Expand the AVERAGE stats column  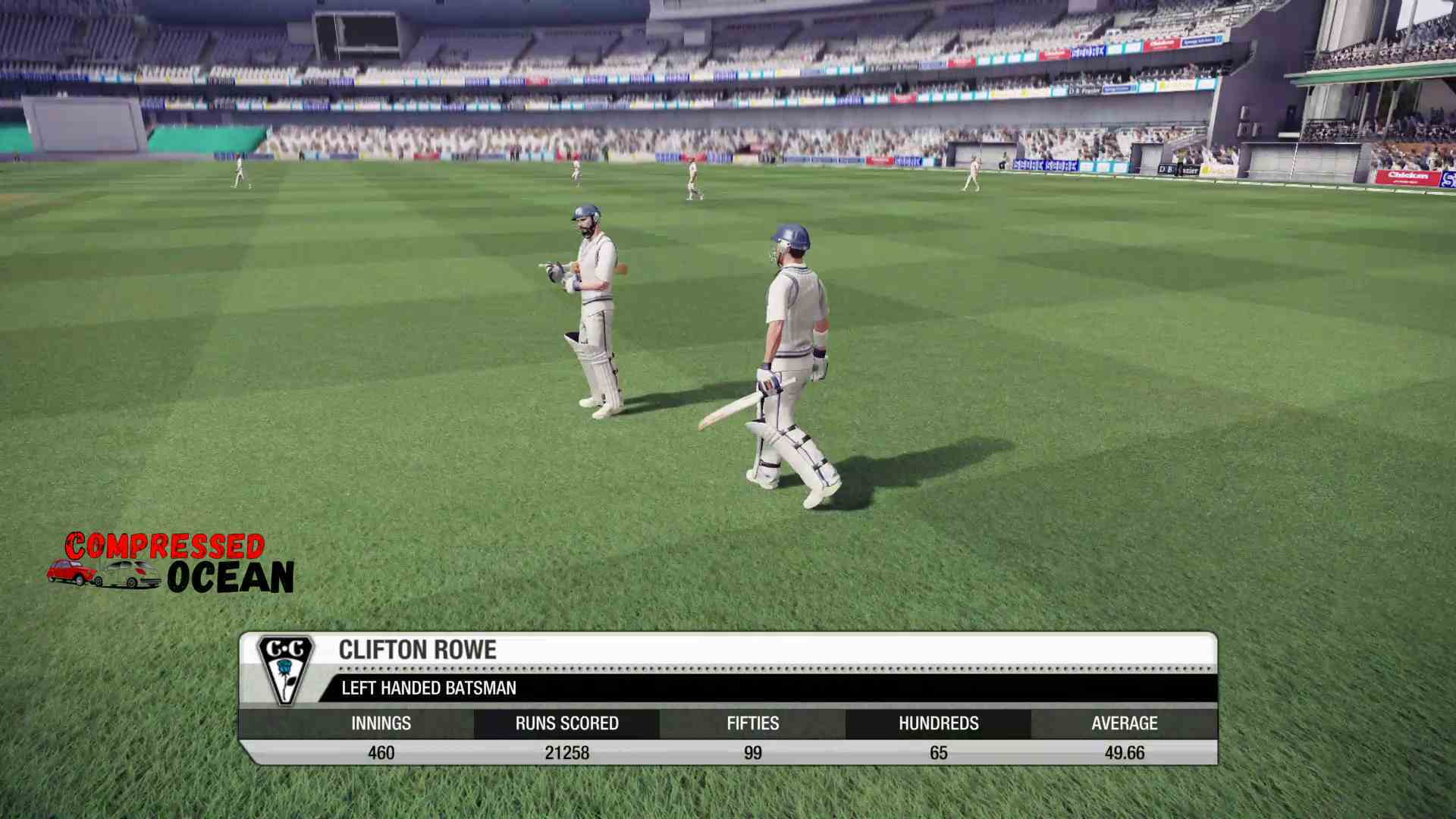(1124, 723)
